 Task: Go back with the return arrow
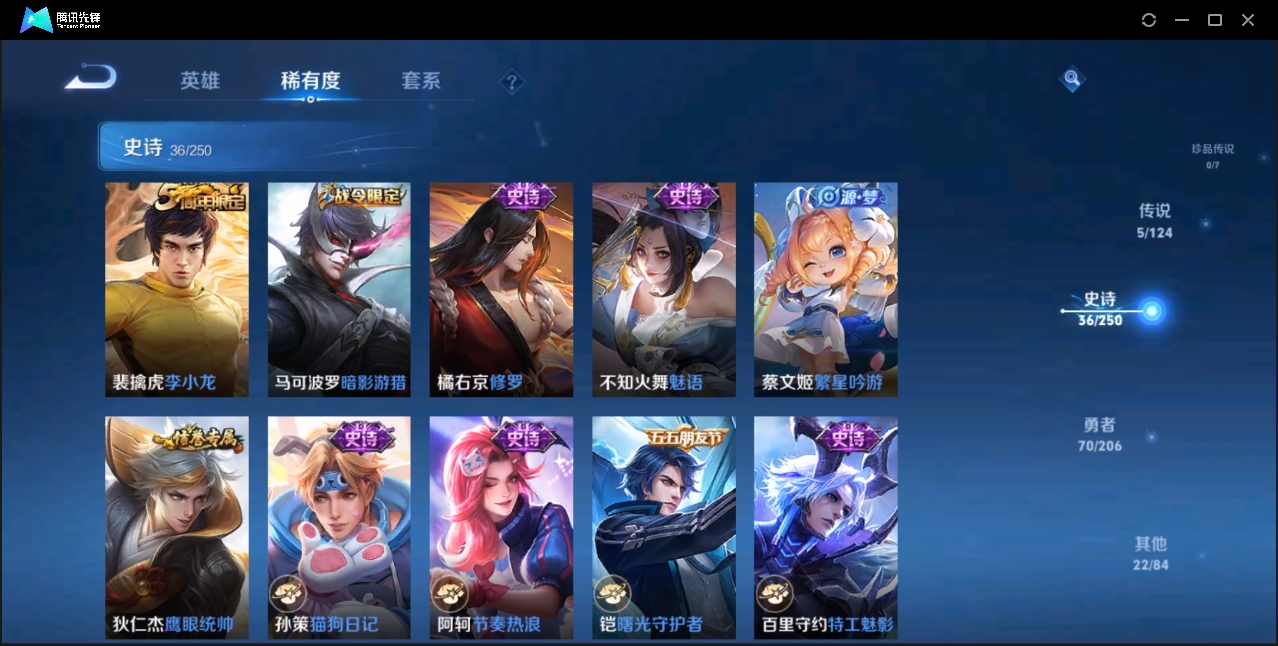click(x=91, y=78)
